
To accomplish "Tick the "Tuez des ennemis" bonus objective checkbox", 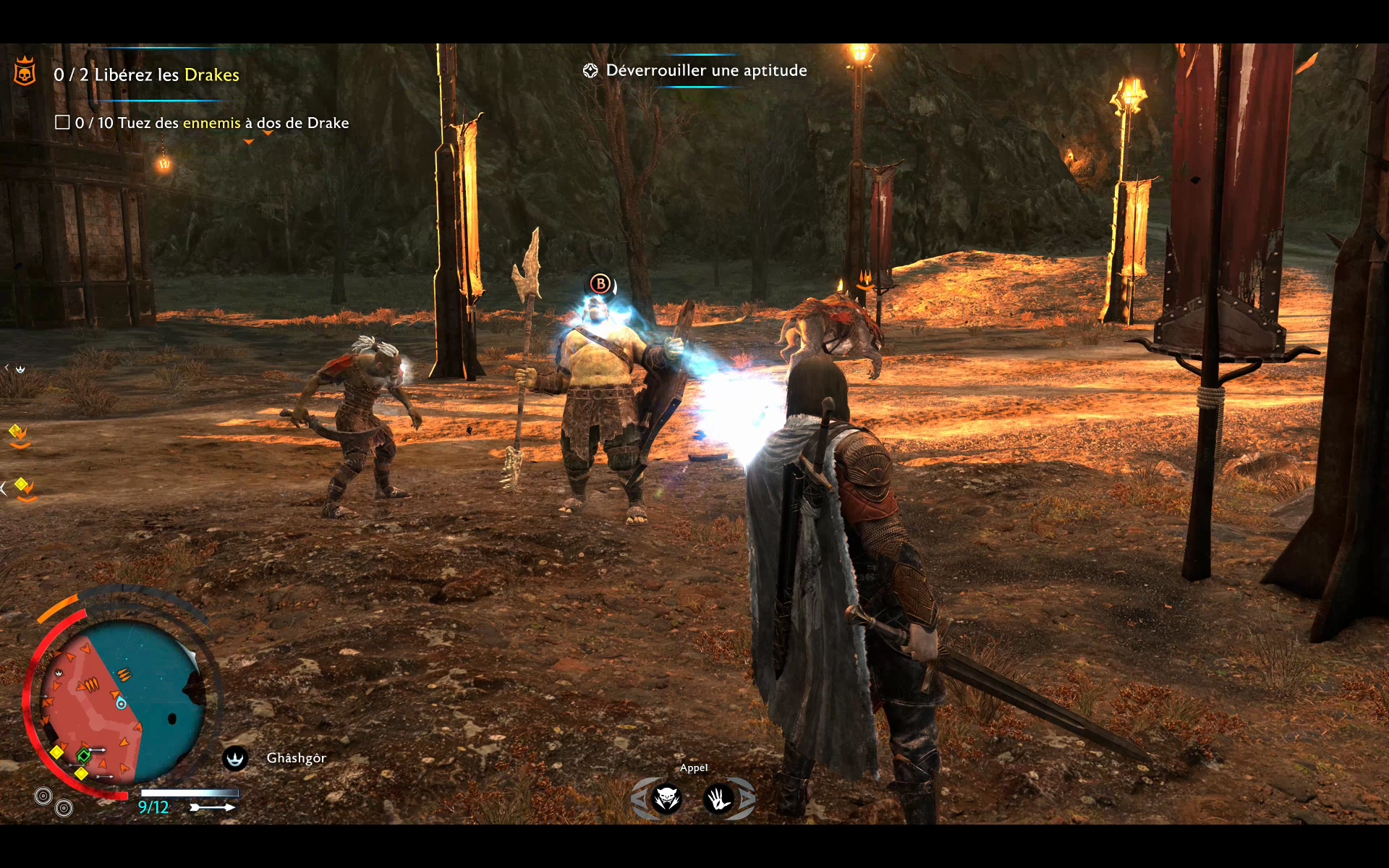I will click(63, 123).
